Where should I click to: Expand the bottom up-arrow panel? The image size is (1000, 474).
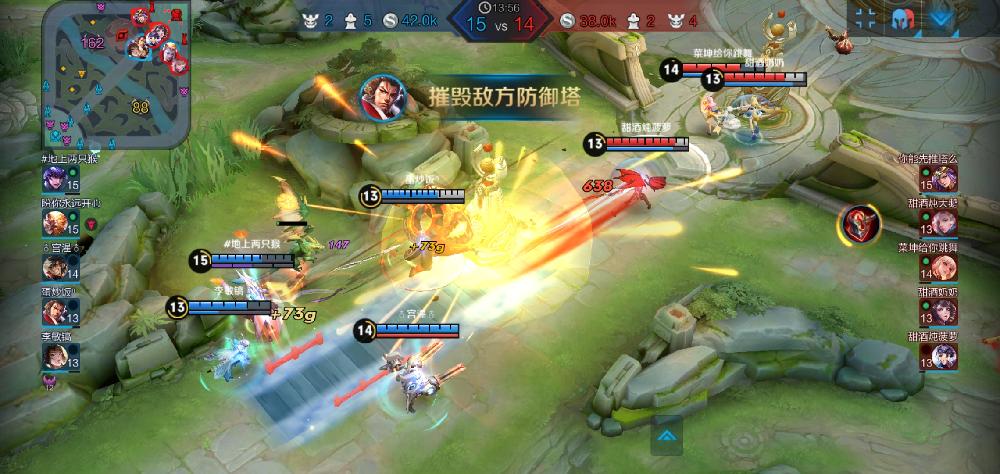click(667, 435)
